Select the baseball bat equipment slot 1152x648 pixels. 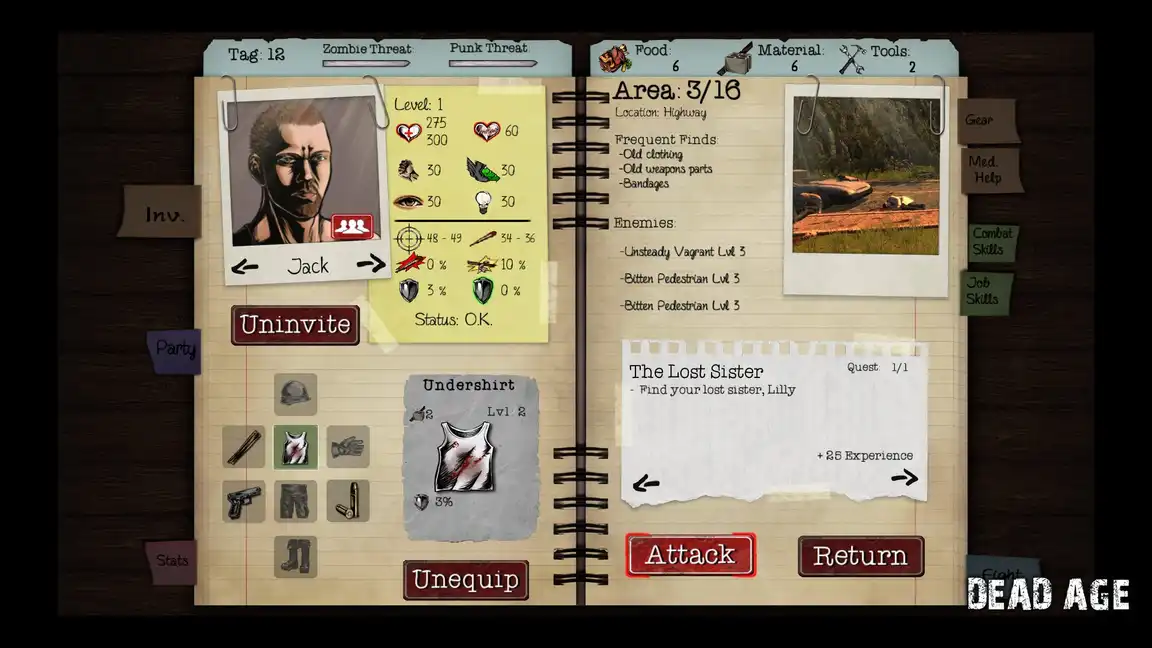click(x=244, y=447)
